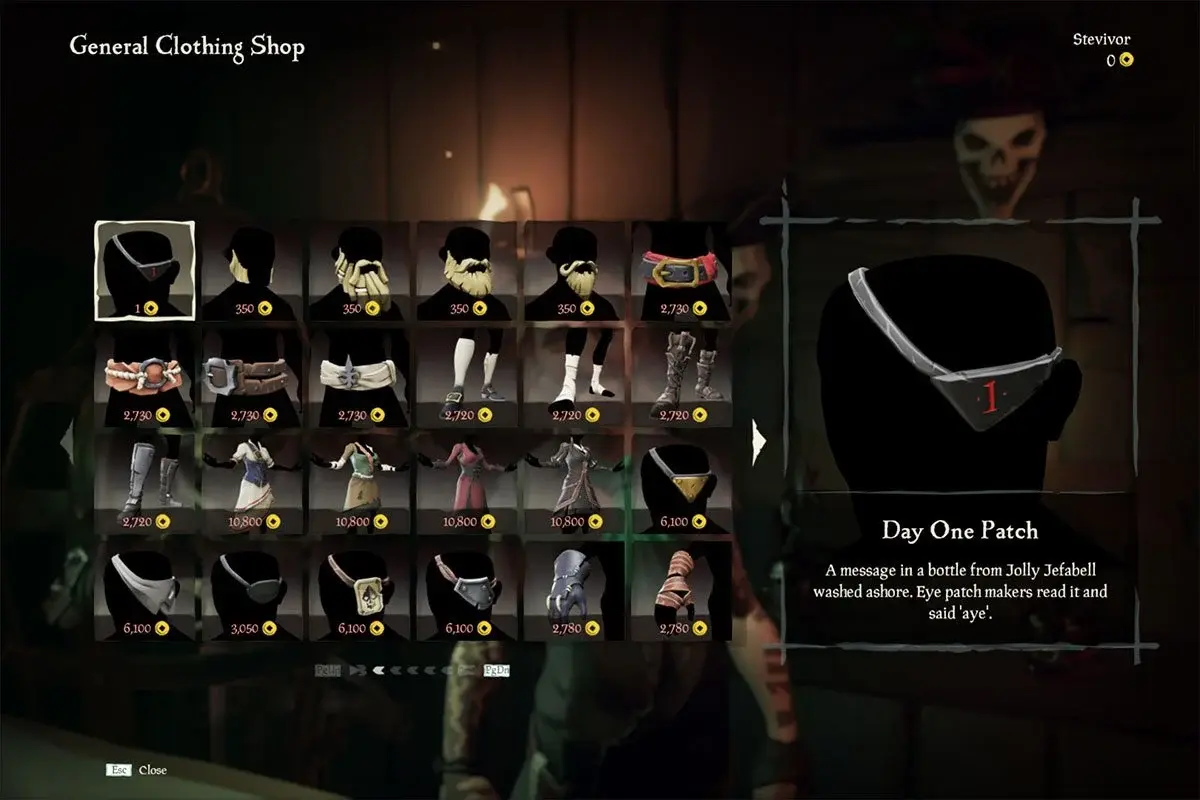The width and height of the screenshot is (1200, 800).
Task: Select the grey armored boots
Action: [145, 484]
